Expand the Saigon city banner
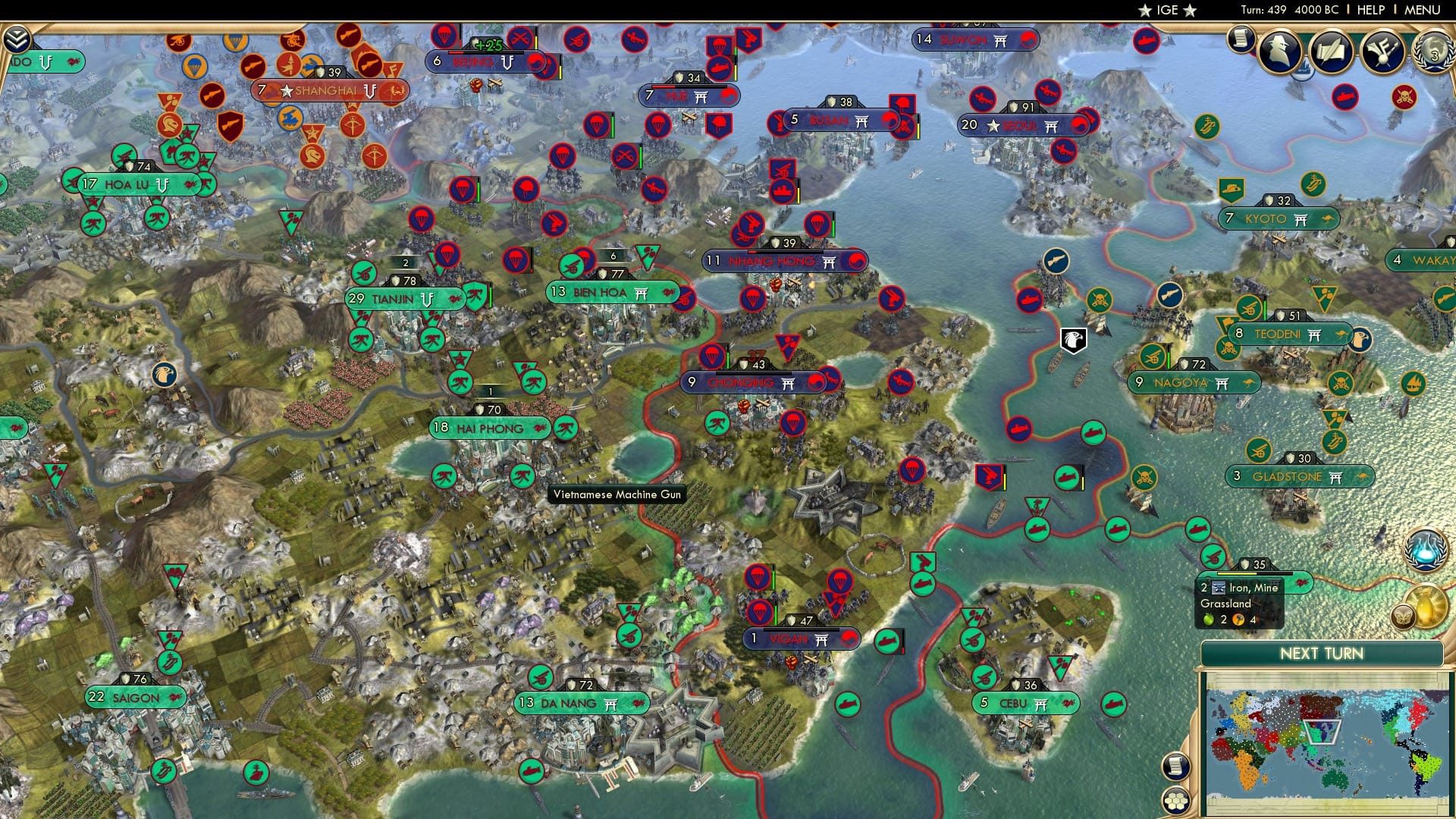1456x819 pixels. click(x=135, y=696)
